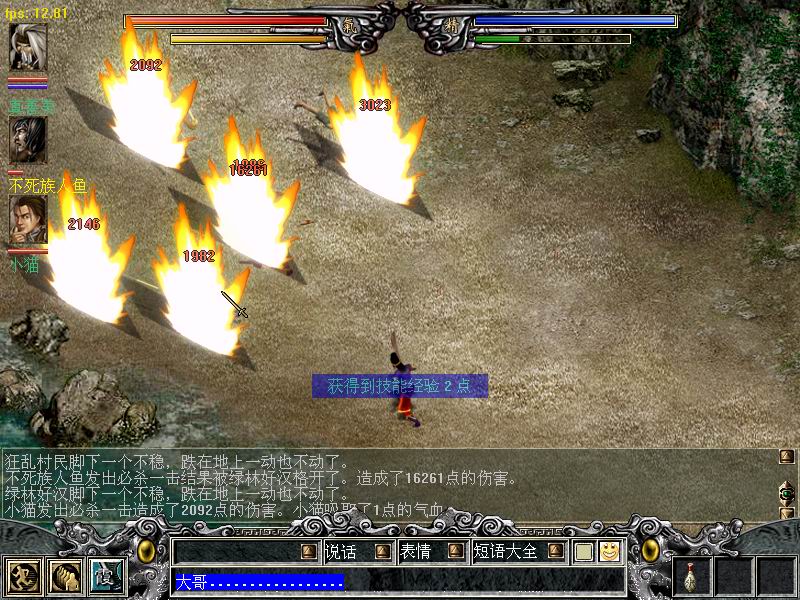Use the potion bottle in the quick slot

point(691,577)
